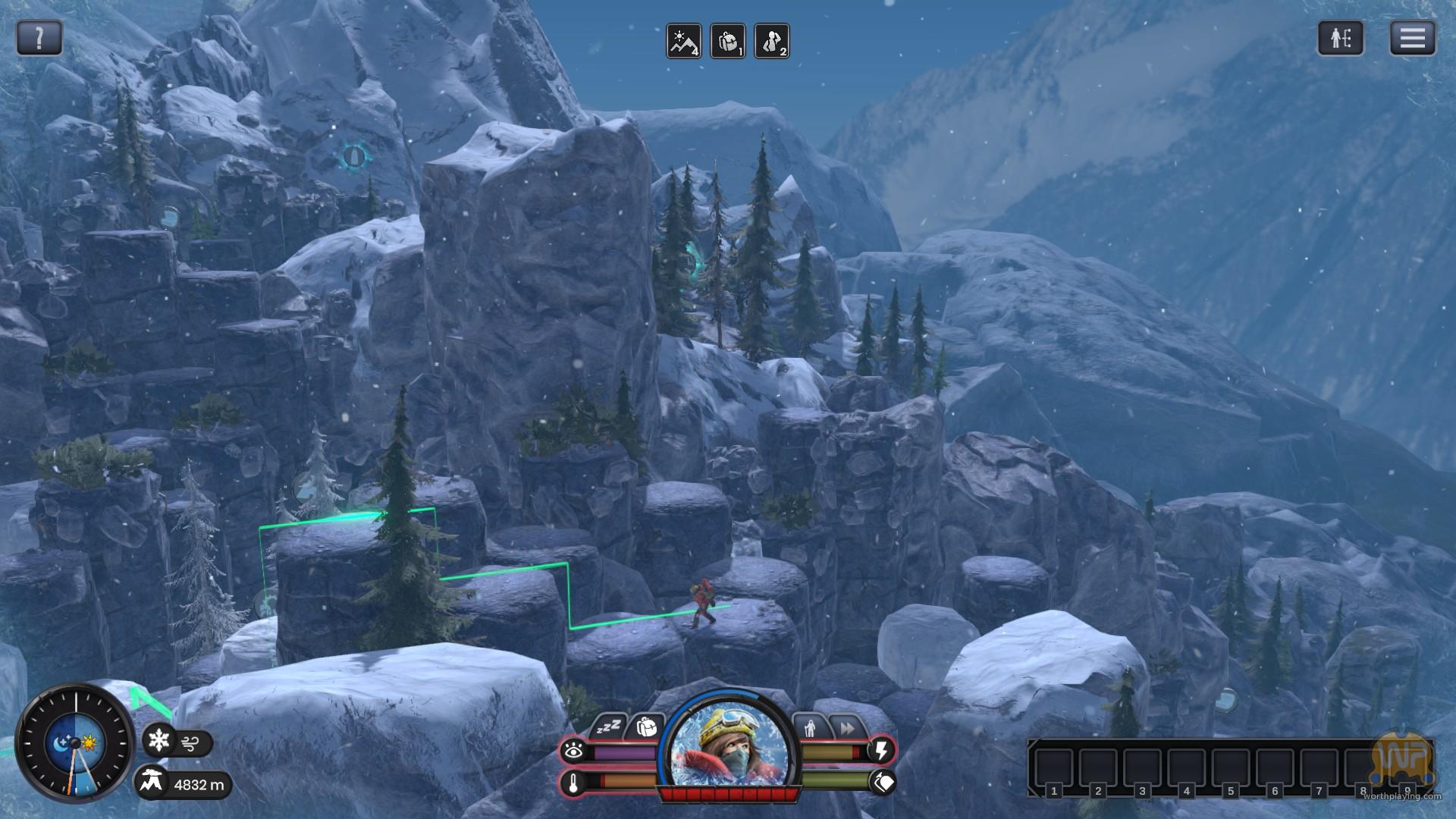Click the standing climber tab
This screenshot has width=1456, height=819.
click(x=810, y=728)
